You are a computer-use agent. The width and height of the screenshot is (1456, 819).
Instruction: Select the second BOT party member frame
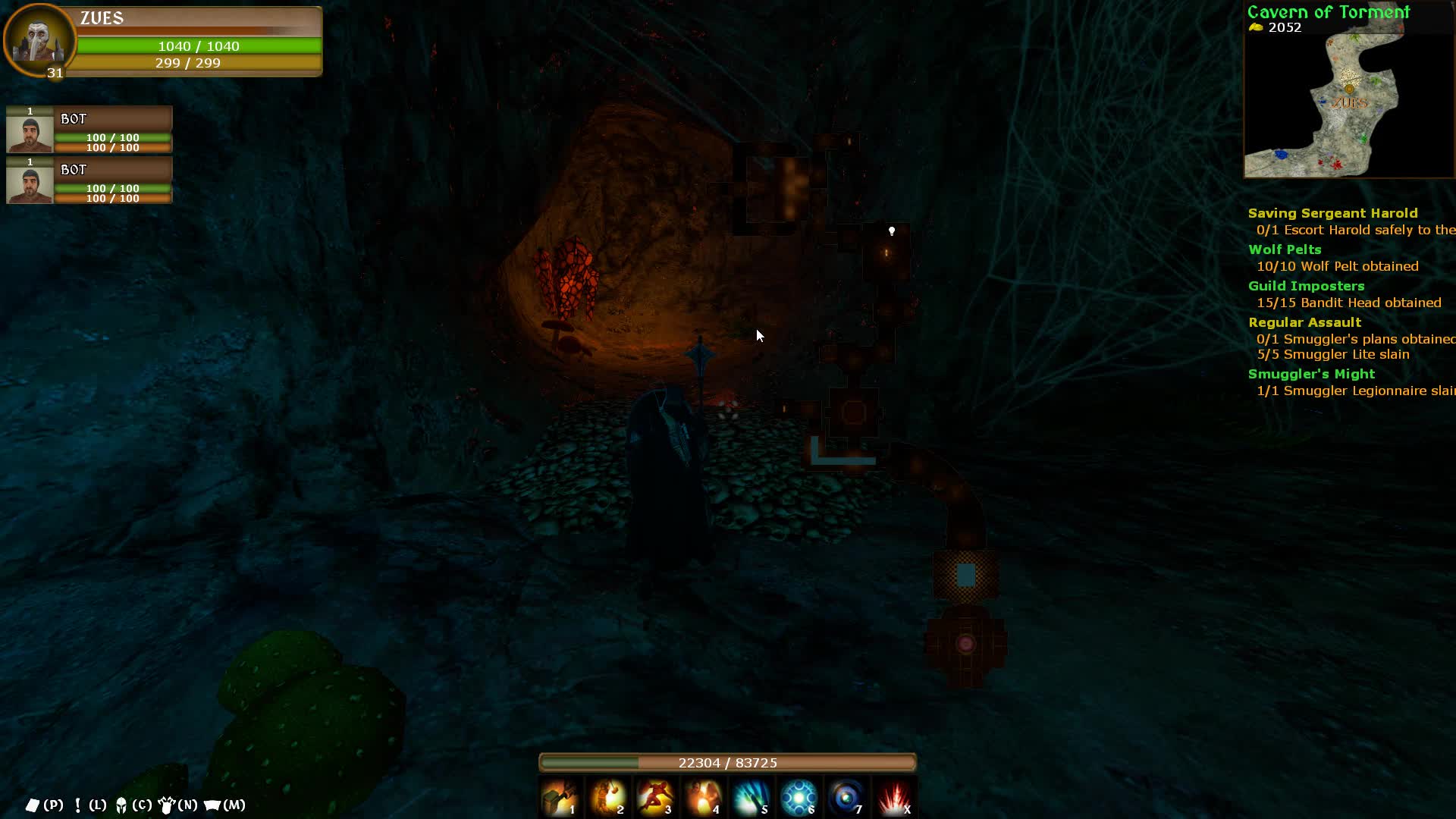pos(89,180)
